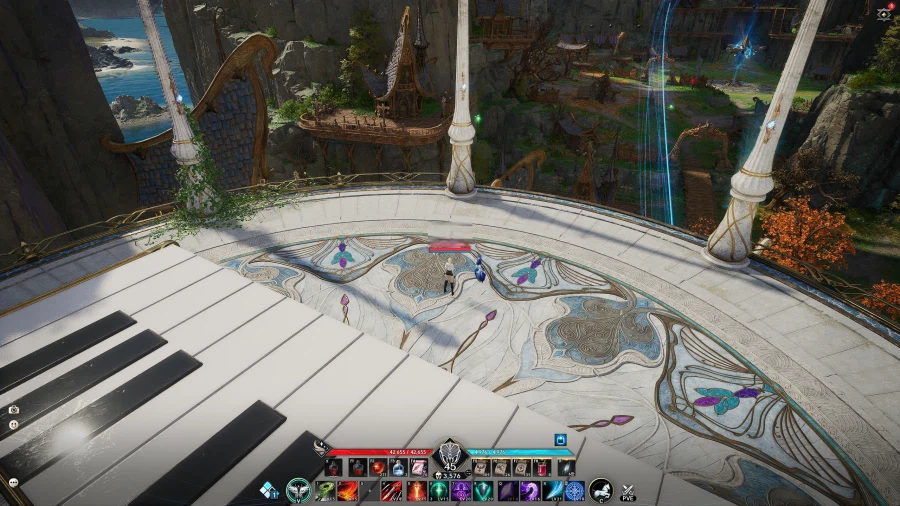Open the blue diamond cube icon
Screen dimensions: 900x506
[269, 490]
